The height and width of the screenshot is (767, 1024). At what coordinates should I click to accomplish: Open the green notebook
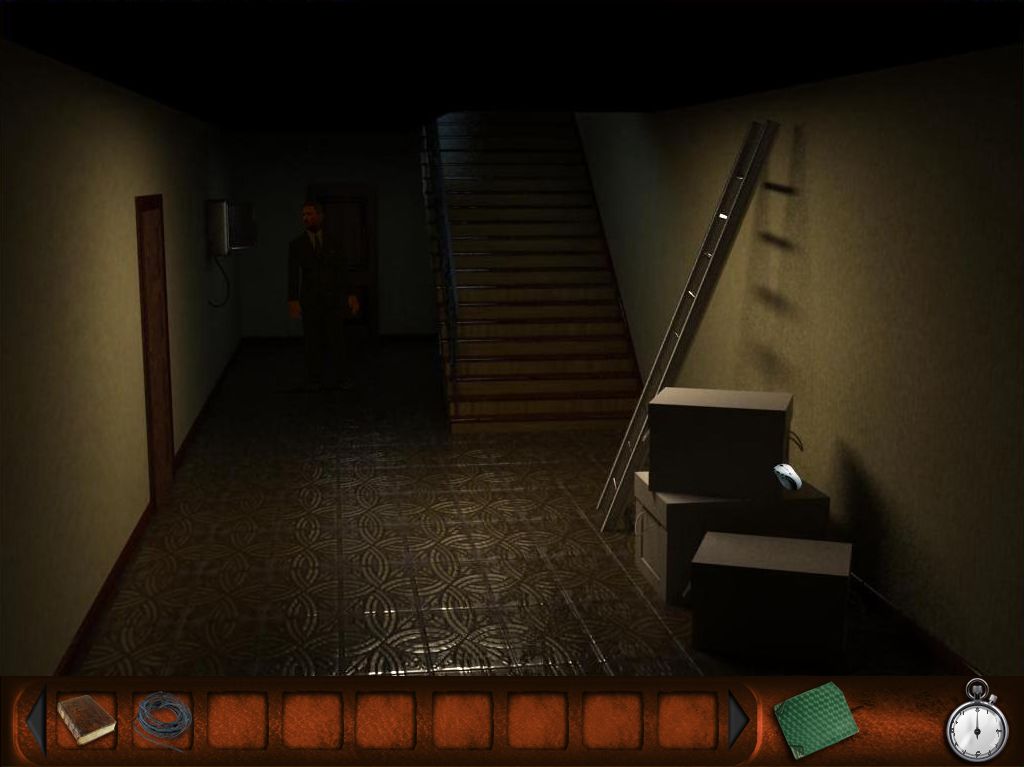tap(815, 719)
